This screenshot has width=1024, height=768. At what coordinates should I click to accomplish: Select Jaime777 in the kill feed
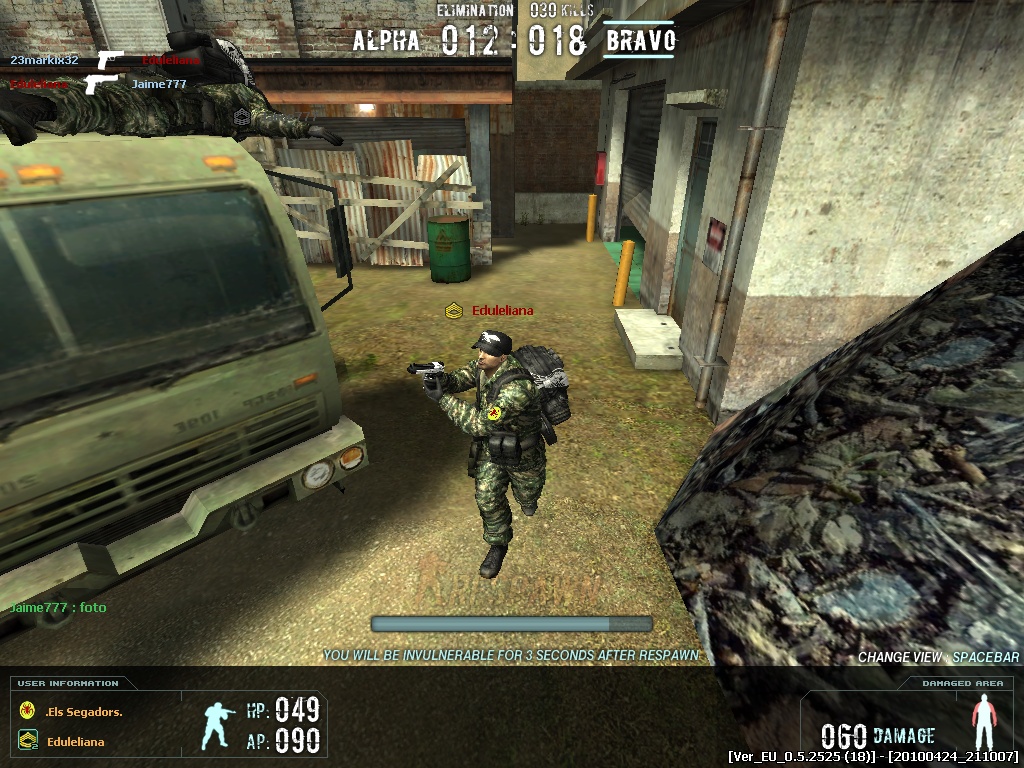(x=159, y=84)
